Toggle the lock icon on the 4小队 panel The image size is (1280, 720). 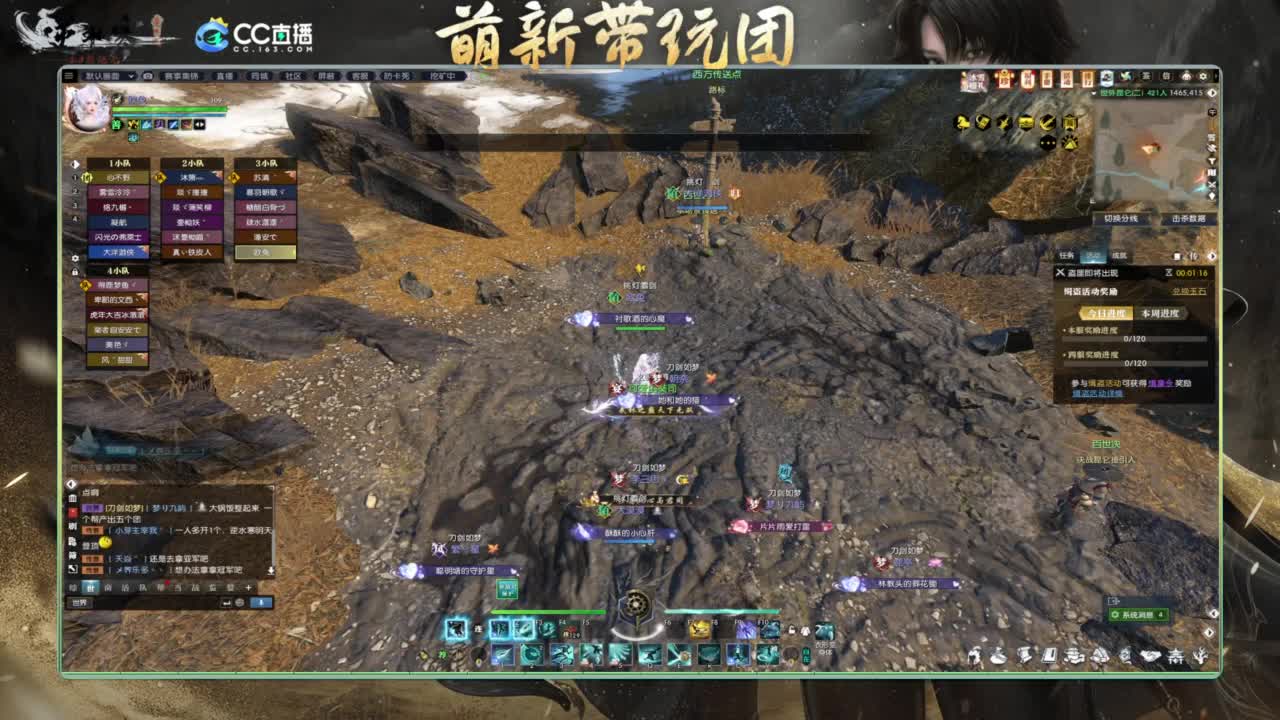point(75,270)
